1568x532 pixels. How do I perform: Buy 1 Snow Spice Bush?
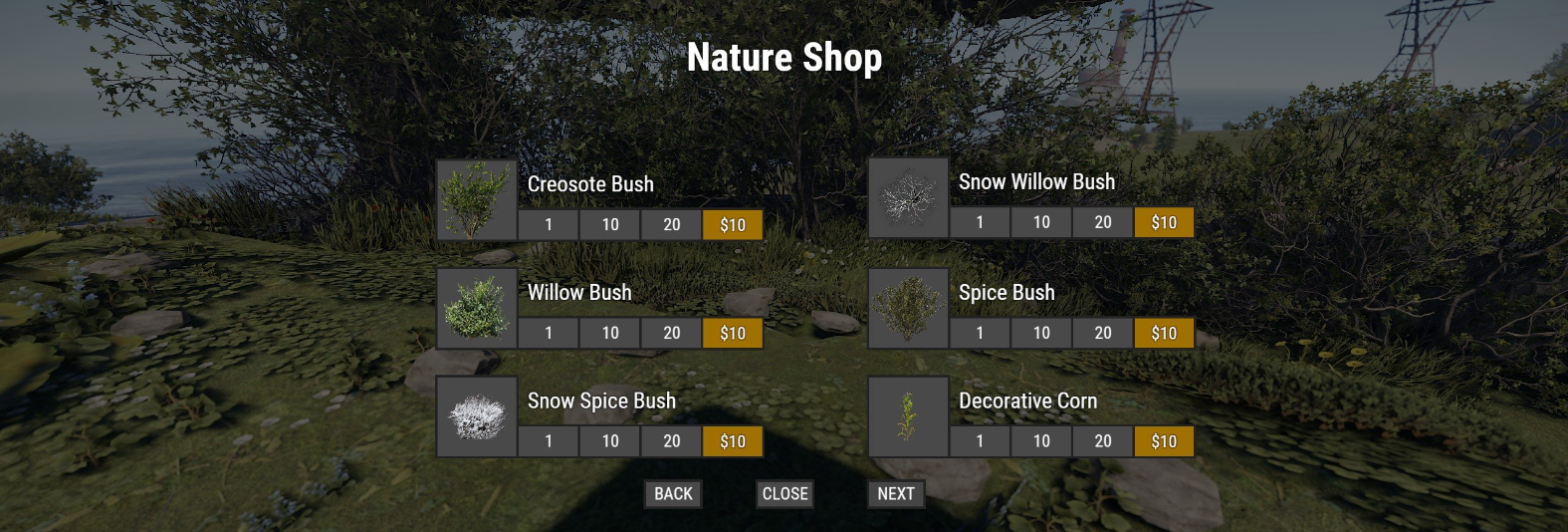click(549, 441)
